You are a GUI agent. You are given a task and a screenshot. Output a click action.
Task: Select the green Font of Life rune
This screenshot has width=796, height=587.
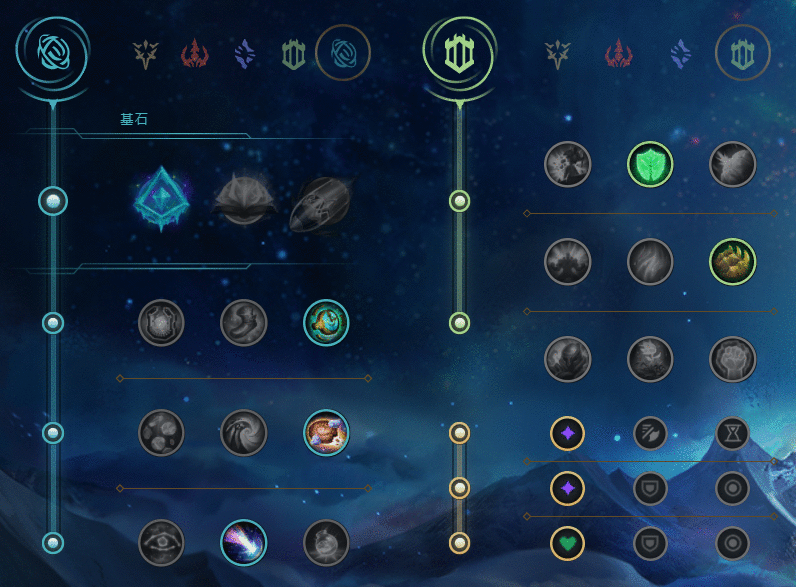click(650, 164)
